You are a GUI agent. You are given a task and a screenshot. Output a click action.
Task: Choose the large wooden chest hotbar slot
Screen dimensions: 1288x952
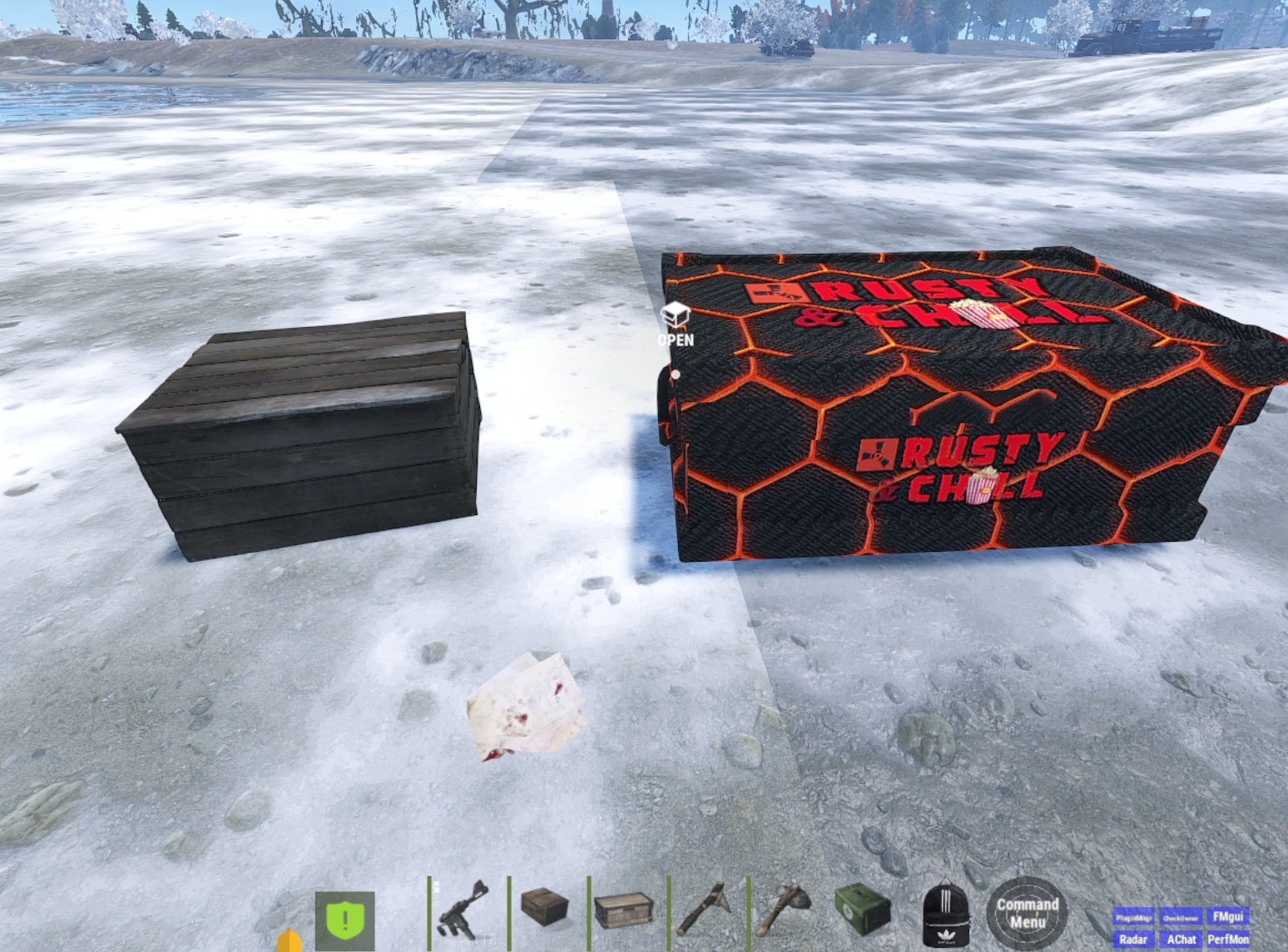pyautogui.click(x=625, y=910)
